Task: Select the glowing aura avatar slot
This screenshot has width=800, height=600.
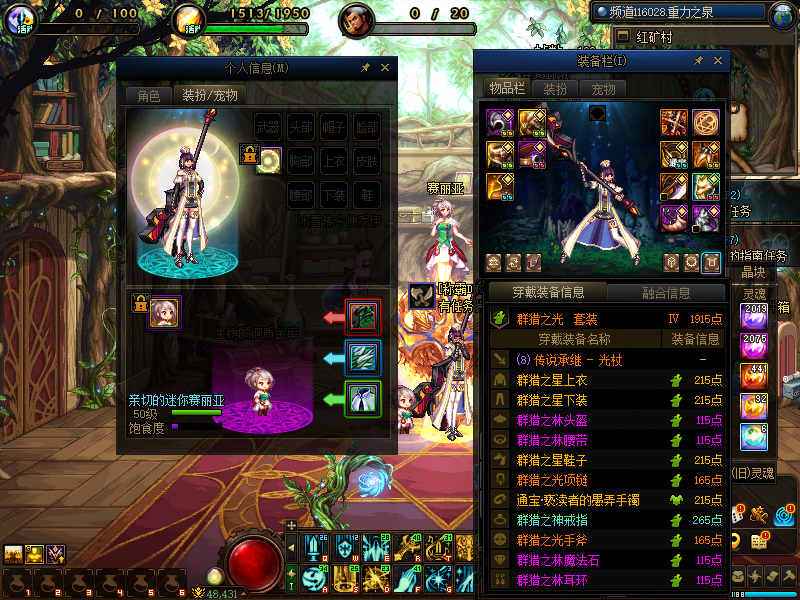Action: pos(268,159)
